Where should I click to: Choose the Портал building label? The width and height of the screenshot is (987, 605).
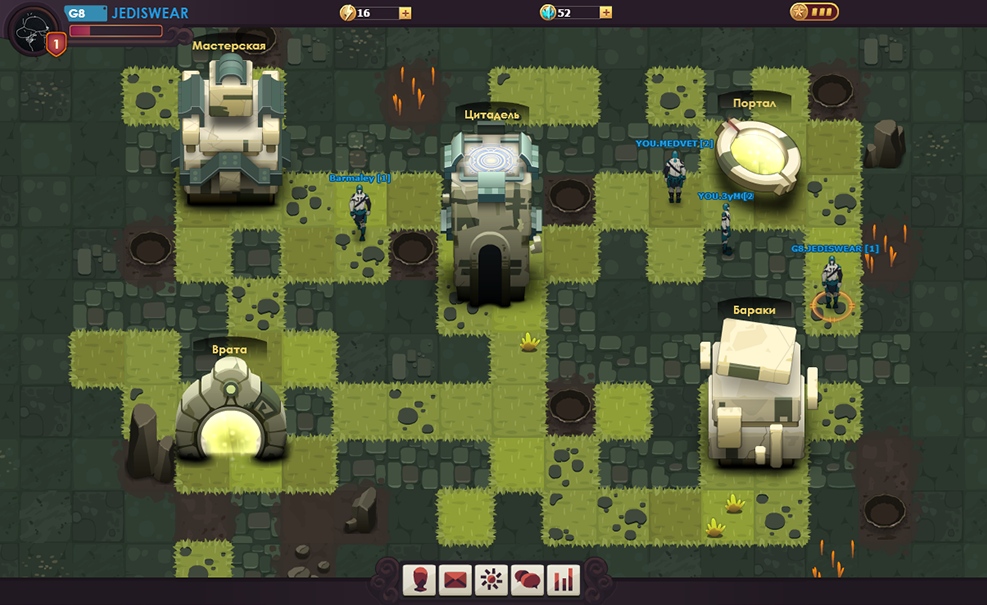coord(755,104)
